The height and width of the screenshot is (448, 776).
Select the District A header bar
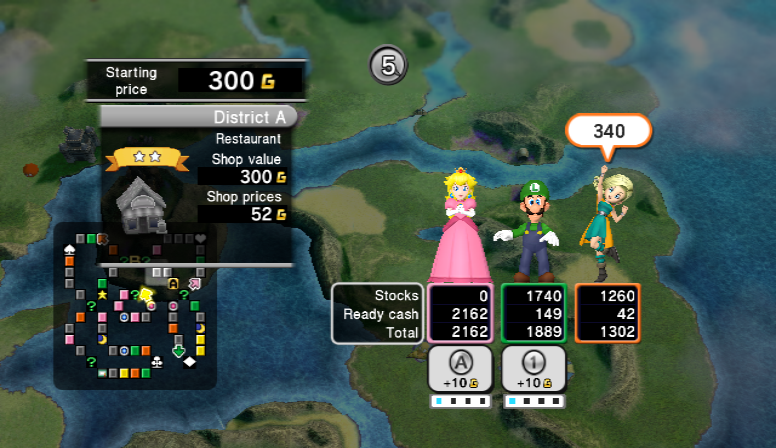(x=199, y=117)
